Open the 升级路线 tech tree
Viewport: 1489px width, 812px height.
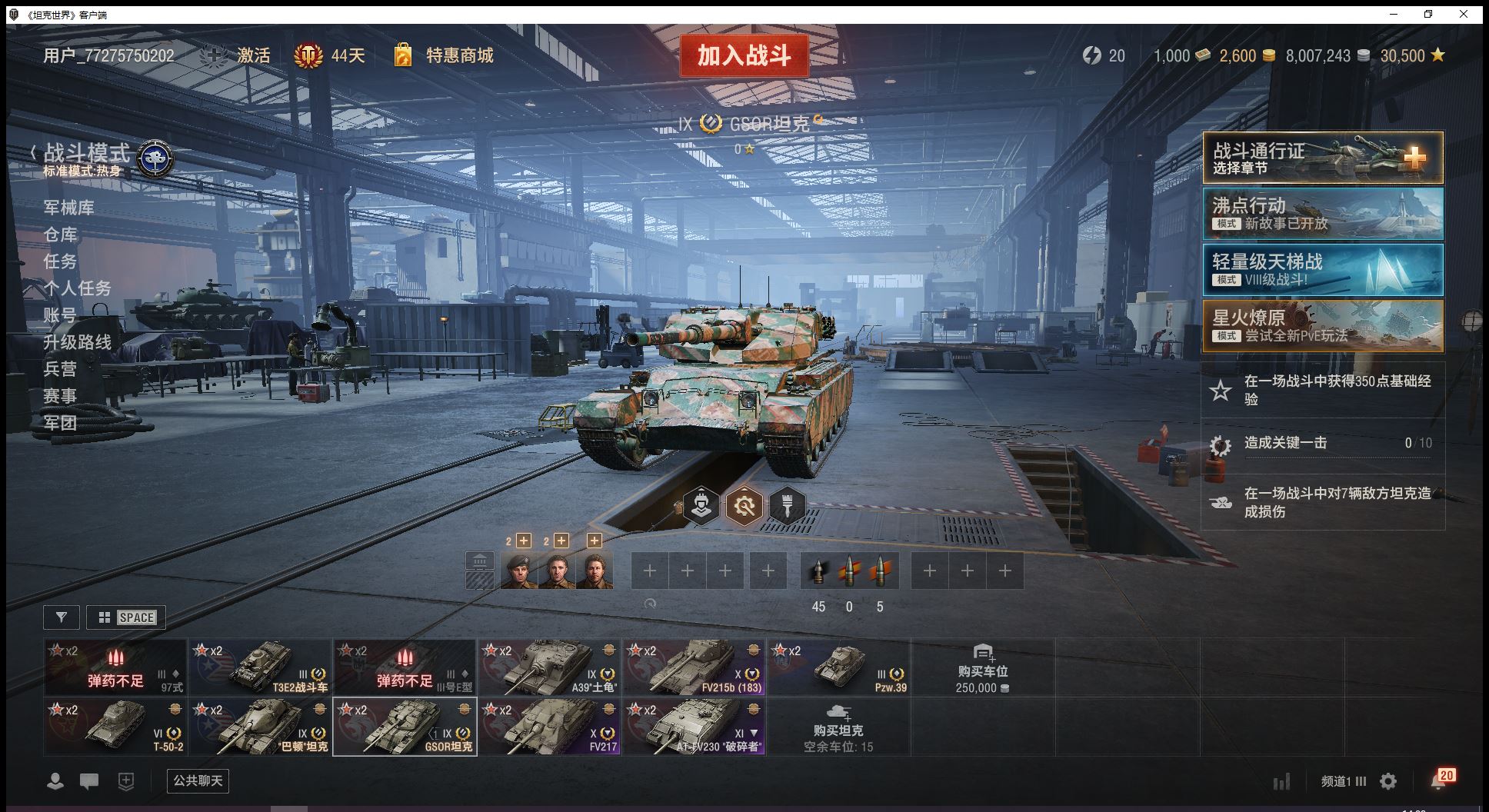click(77, 342)
